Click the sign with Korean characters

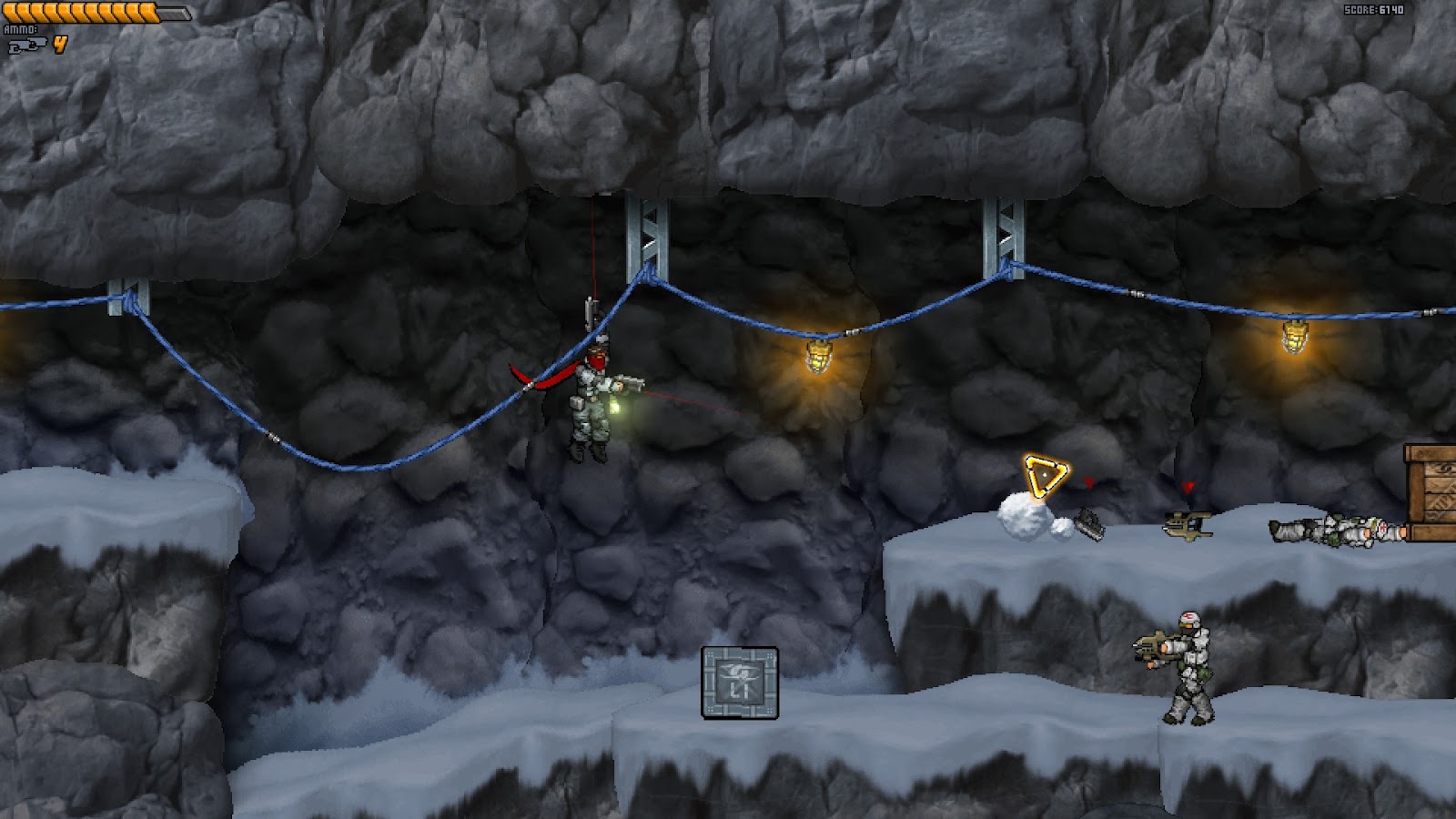(x=740, y=681)
